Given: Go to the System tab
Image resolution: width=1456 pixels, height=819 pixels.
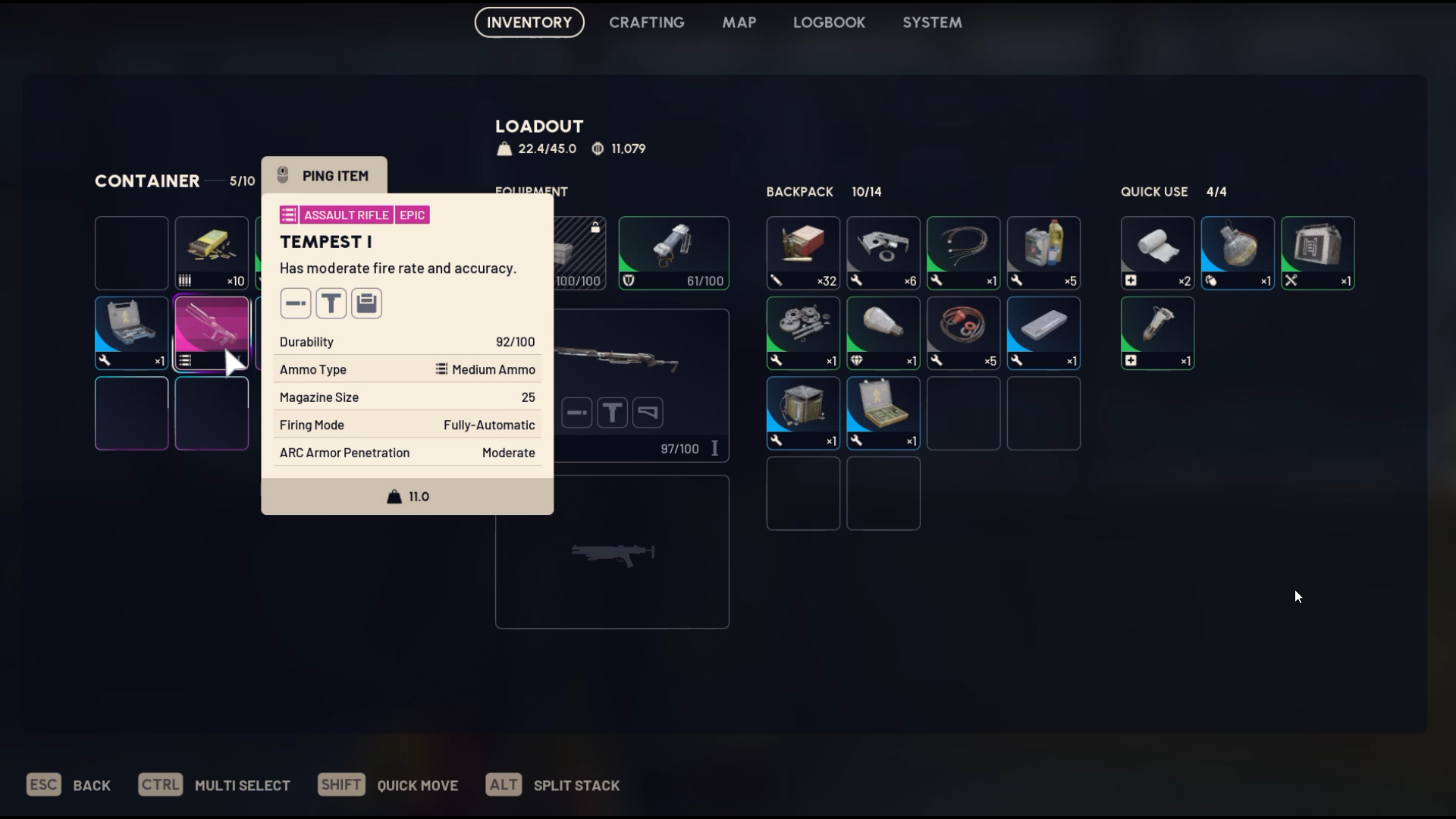Looking at the screenshot, I should 932,23.
